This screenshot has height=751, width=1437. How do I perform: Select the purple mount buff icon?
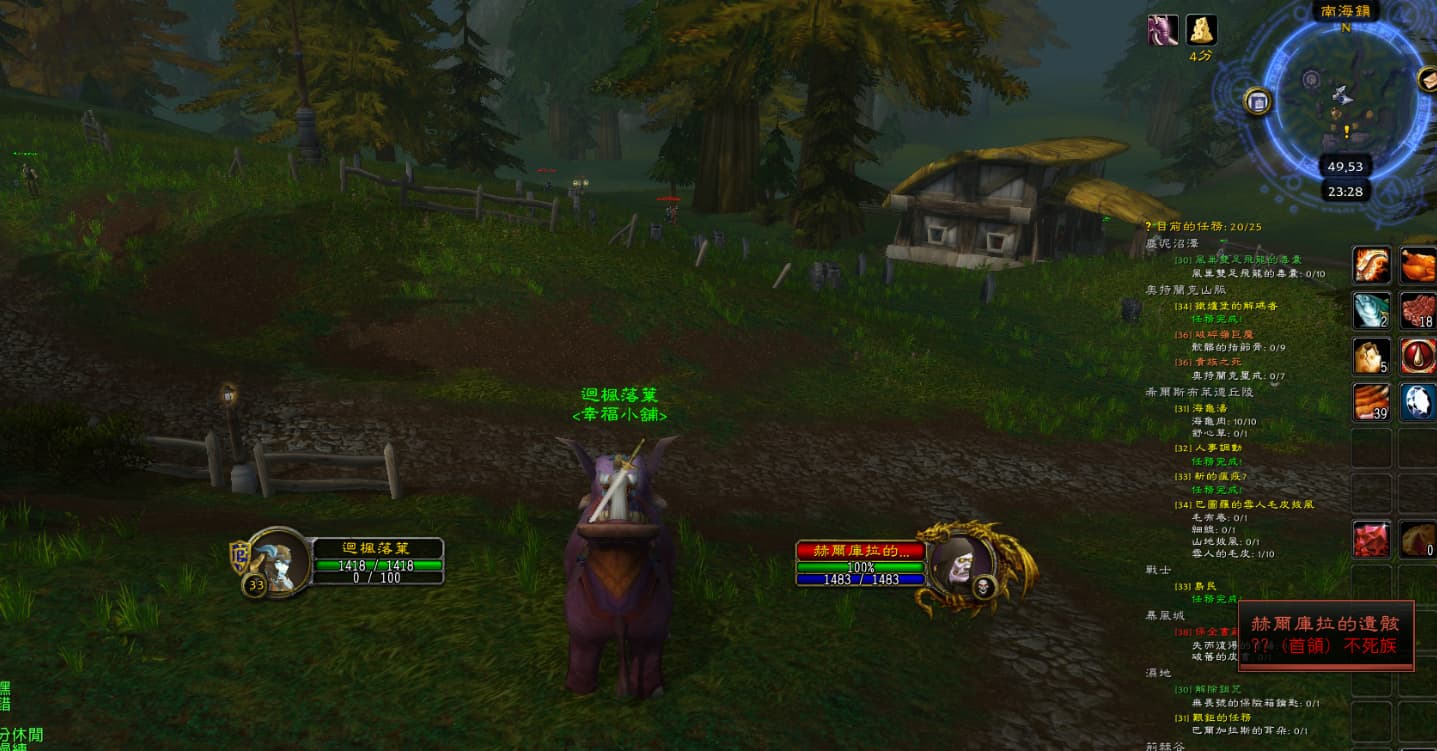click(1162, 30)
